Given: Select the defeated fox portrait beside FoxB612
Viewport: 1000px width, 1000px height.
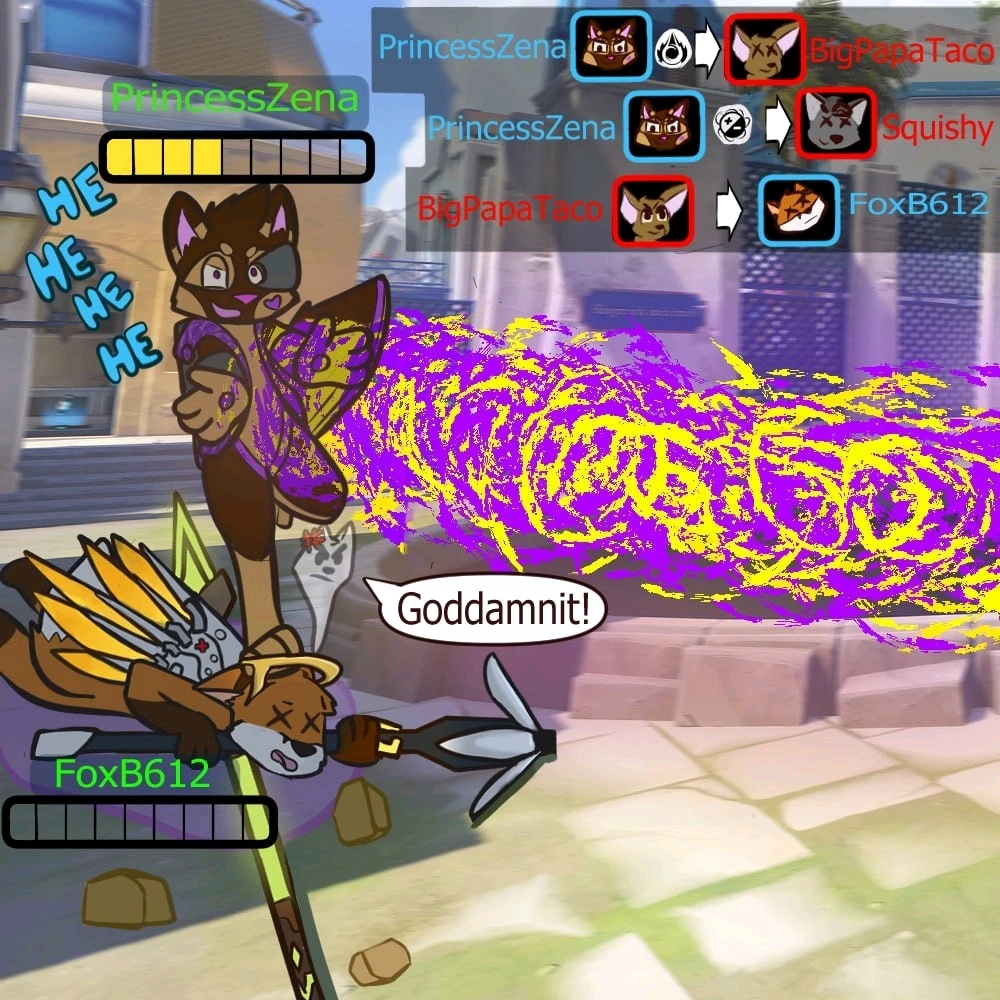Looking at the screenshot, I should coord(797,209).
